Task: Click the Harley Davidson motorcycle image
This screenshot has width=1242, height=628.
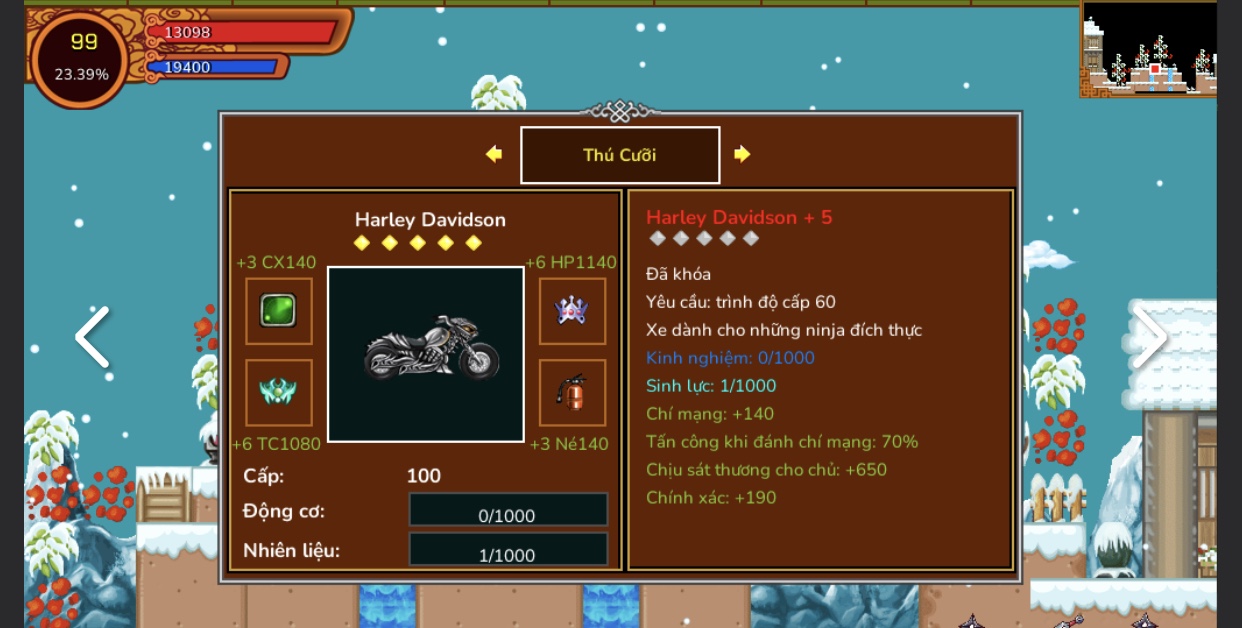Action: (426, 354)
